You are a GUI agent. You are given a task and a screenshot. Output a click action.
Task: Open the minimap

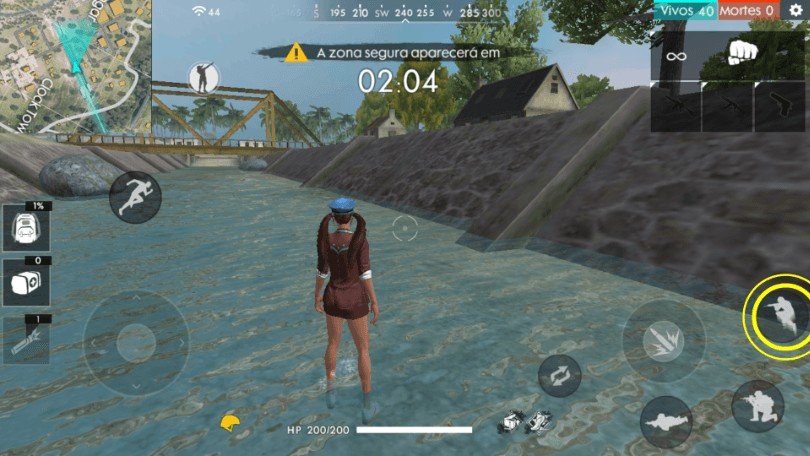[74, 65]
